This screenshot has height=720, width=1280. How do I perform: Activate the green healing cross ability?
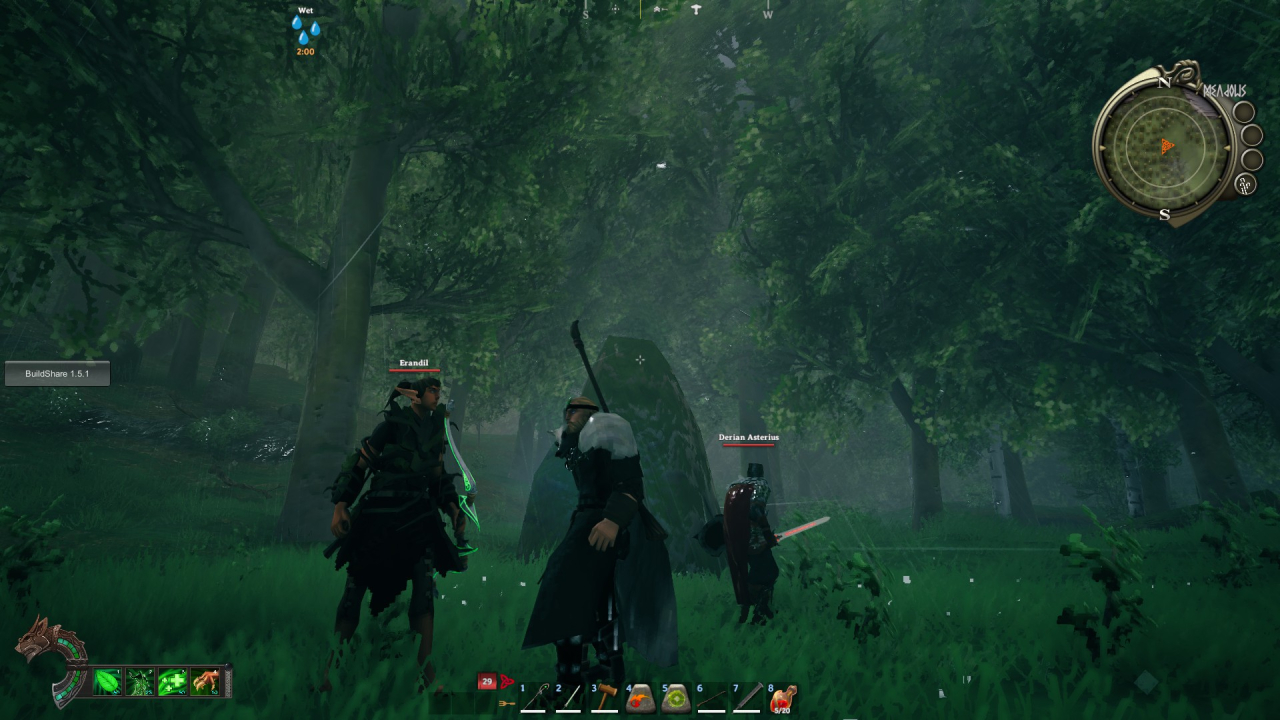172,681
